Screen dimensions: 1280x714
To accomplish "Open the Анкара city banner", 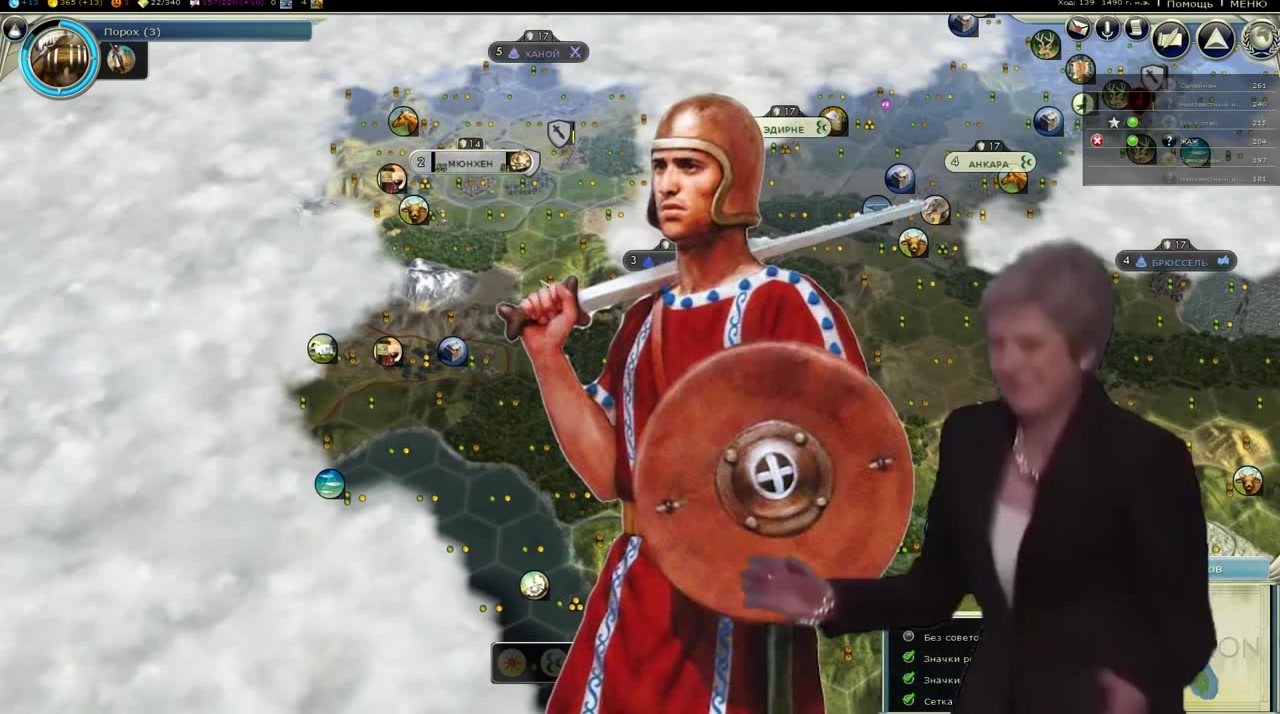I will pos(990,163).
